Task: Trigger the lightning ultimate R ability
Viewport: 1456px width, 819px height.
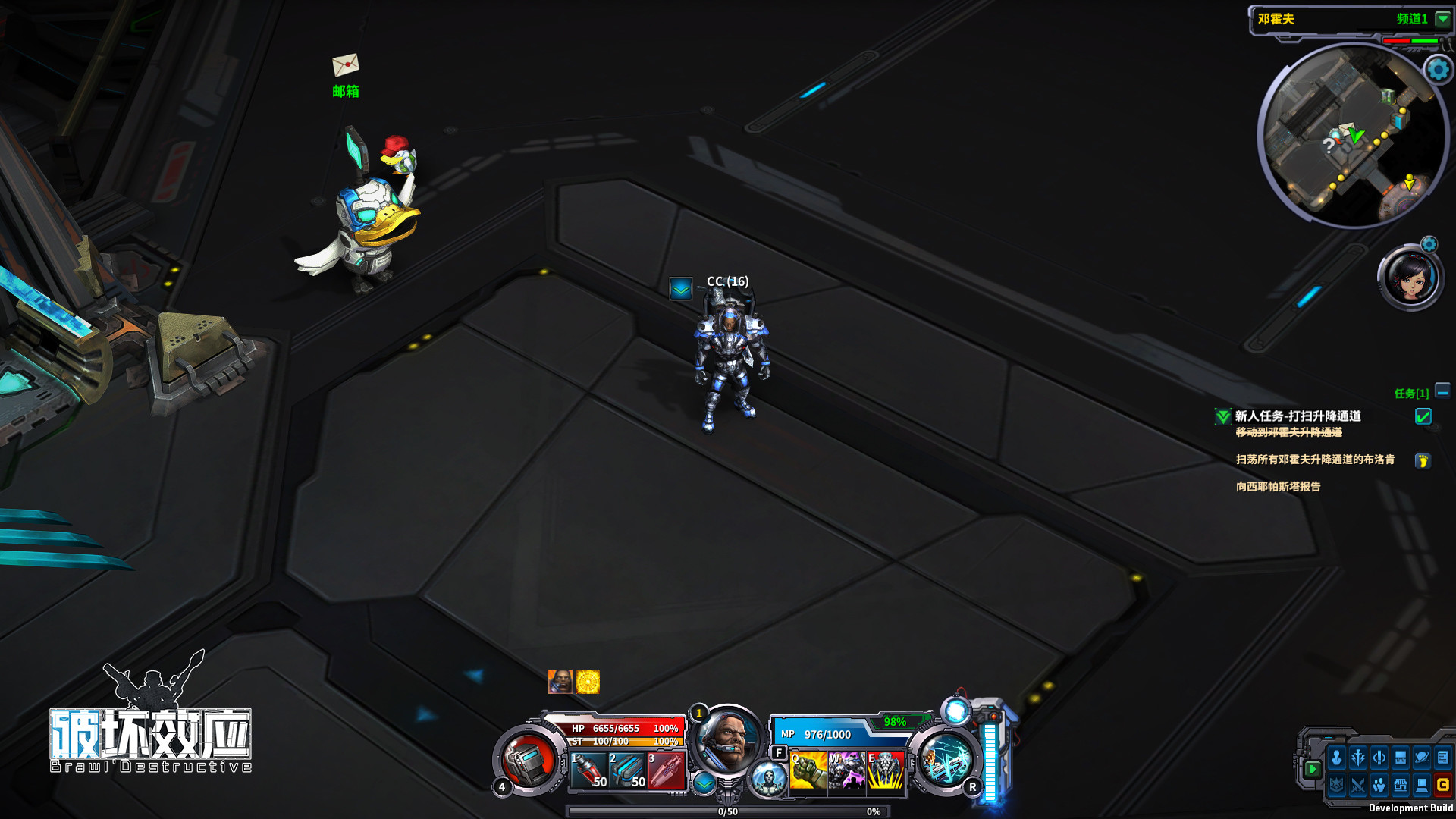Action: click(x=945, y=760)
